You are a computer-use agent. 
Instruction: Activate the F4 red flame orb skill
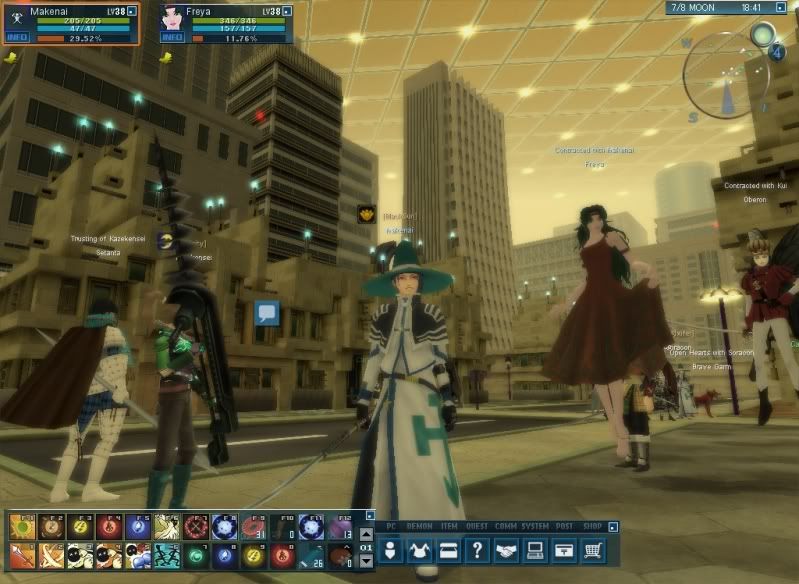(x=109, y=527)
